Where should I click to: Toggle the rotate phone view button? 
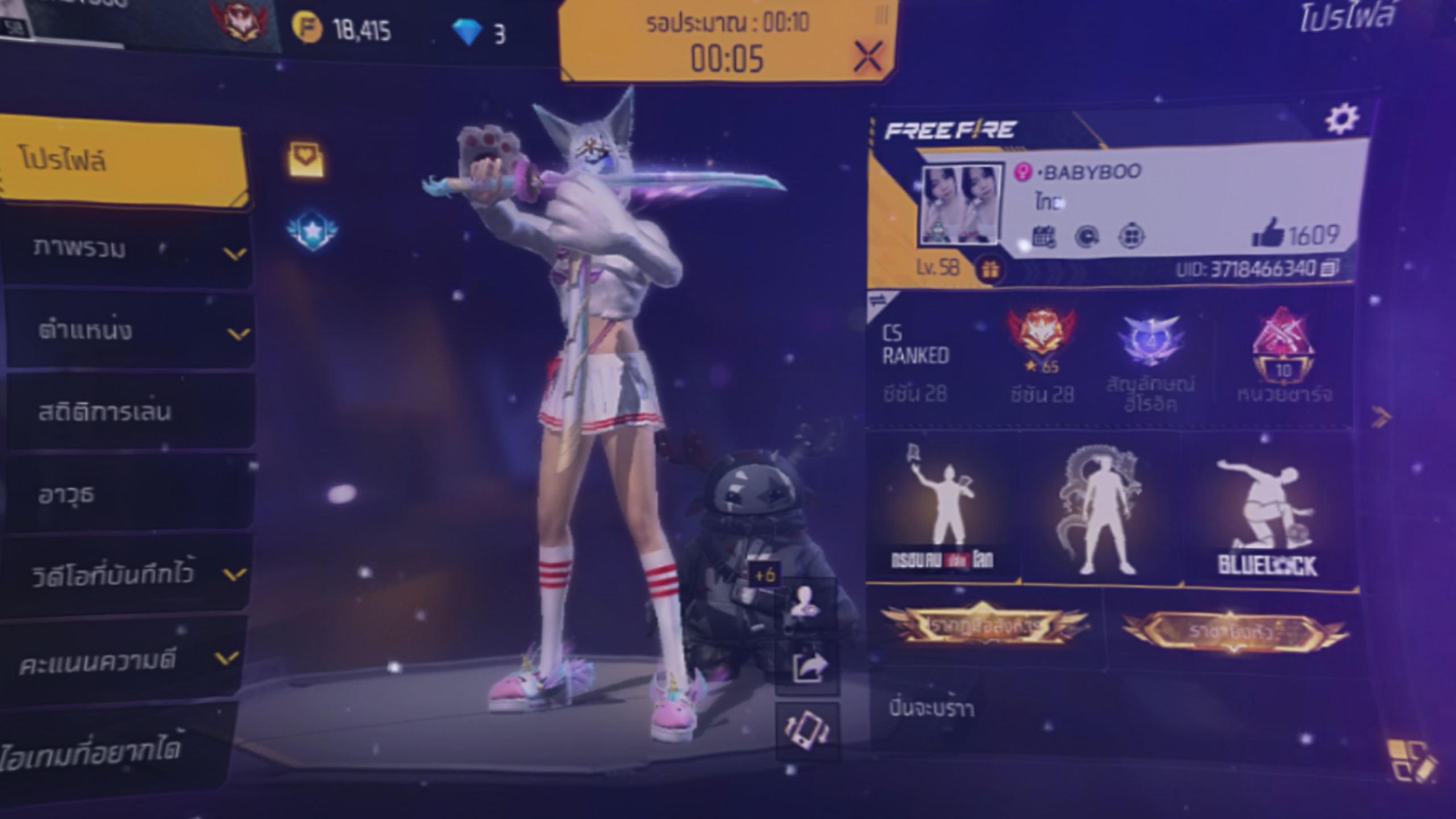(x=808, y=730)
